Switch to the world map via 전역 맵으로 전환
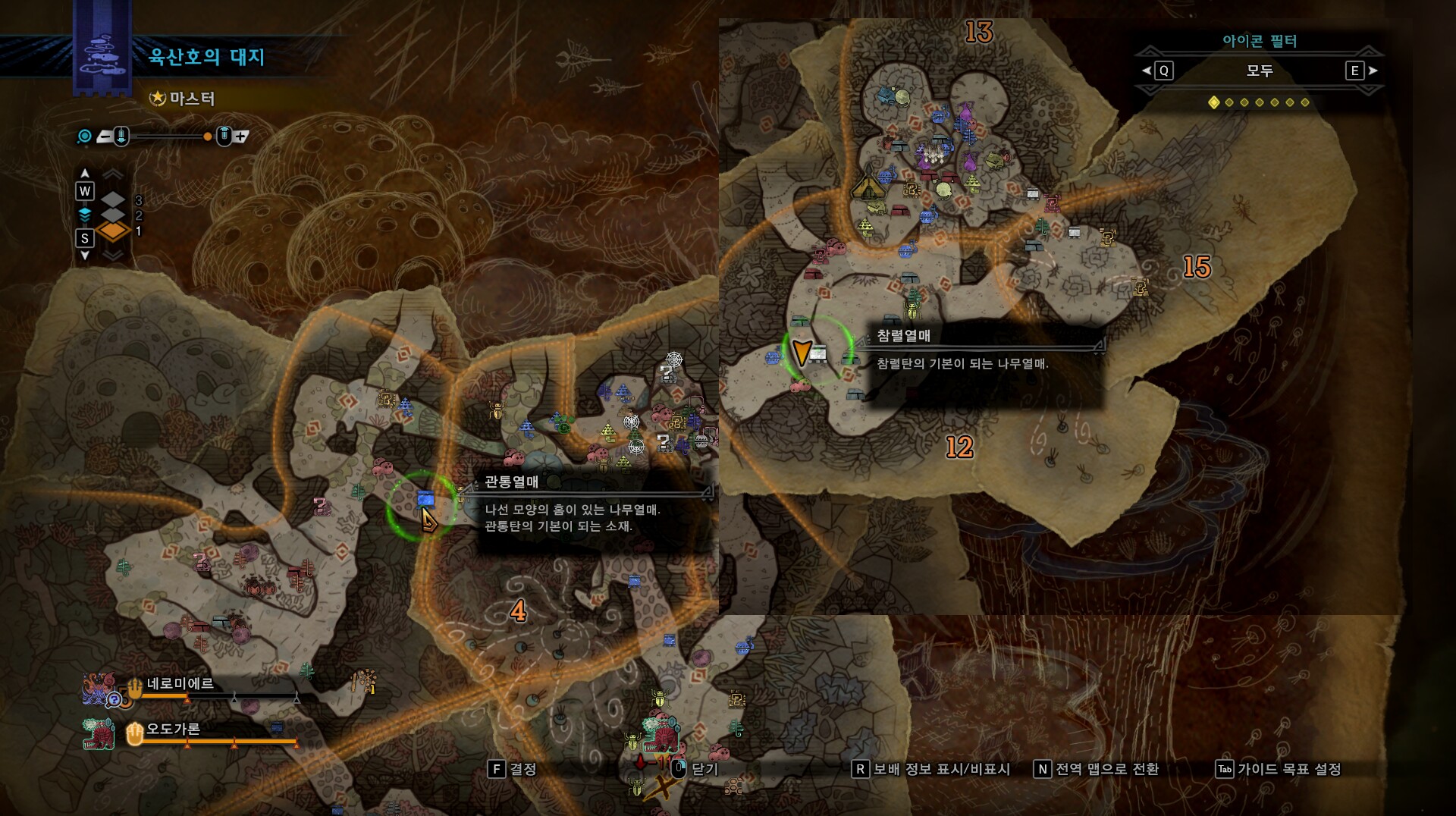1456x816 pixels. [1097, 769]
